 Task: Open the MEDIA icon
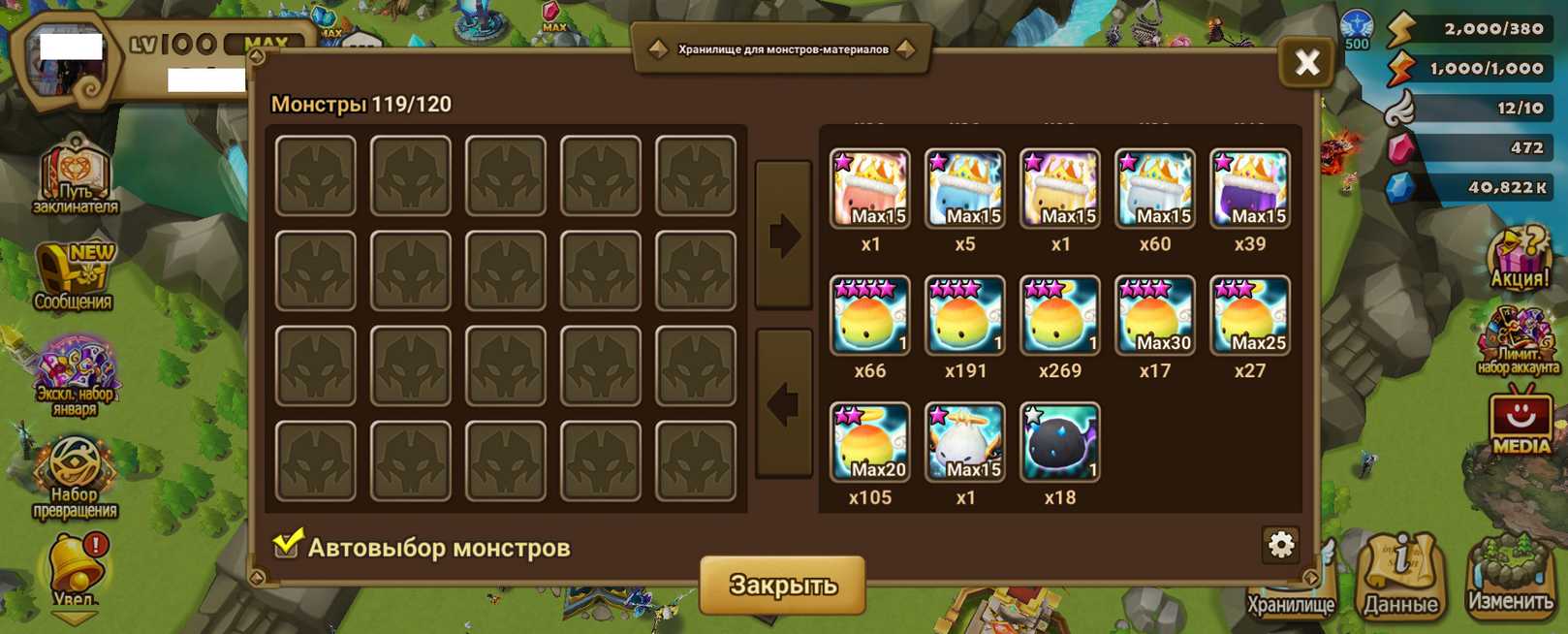pyautogui.click(x=1520, y=421)
